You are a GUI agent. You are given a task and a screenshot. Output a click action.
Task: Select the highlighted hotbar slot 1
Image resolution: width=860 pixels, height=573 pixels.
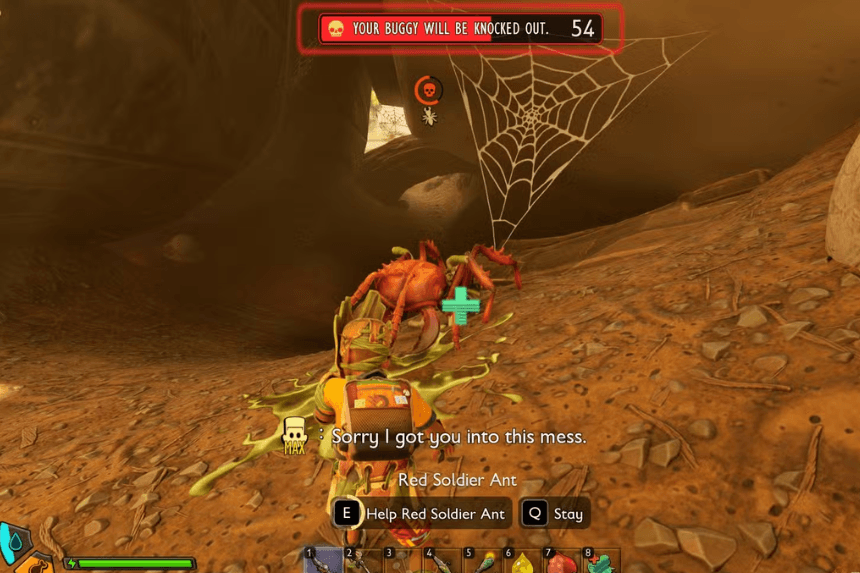point(323,561)
